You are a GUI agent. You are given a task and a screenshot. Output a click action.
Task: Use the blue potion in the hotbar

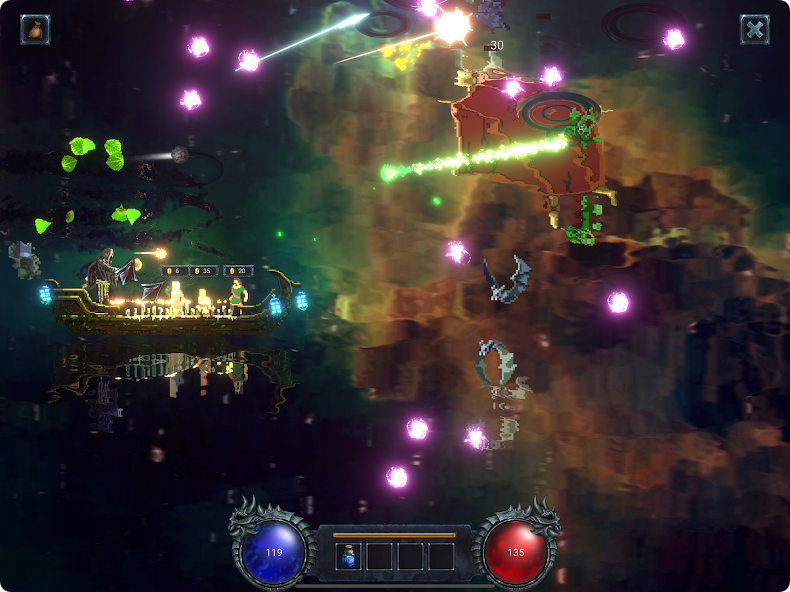[348, 556]
